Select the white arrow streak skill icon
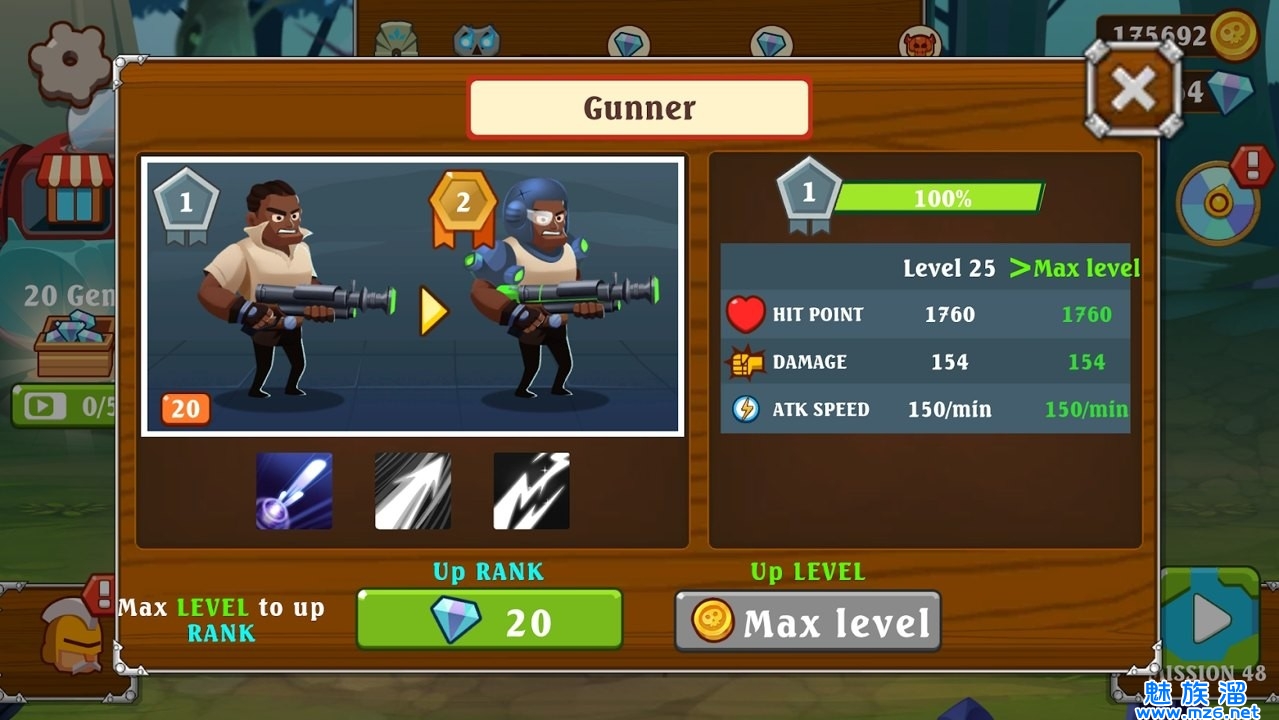The image size is (1279, 720). [412, 491]
